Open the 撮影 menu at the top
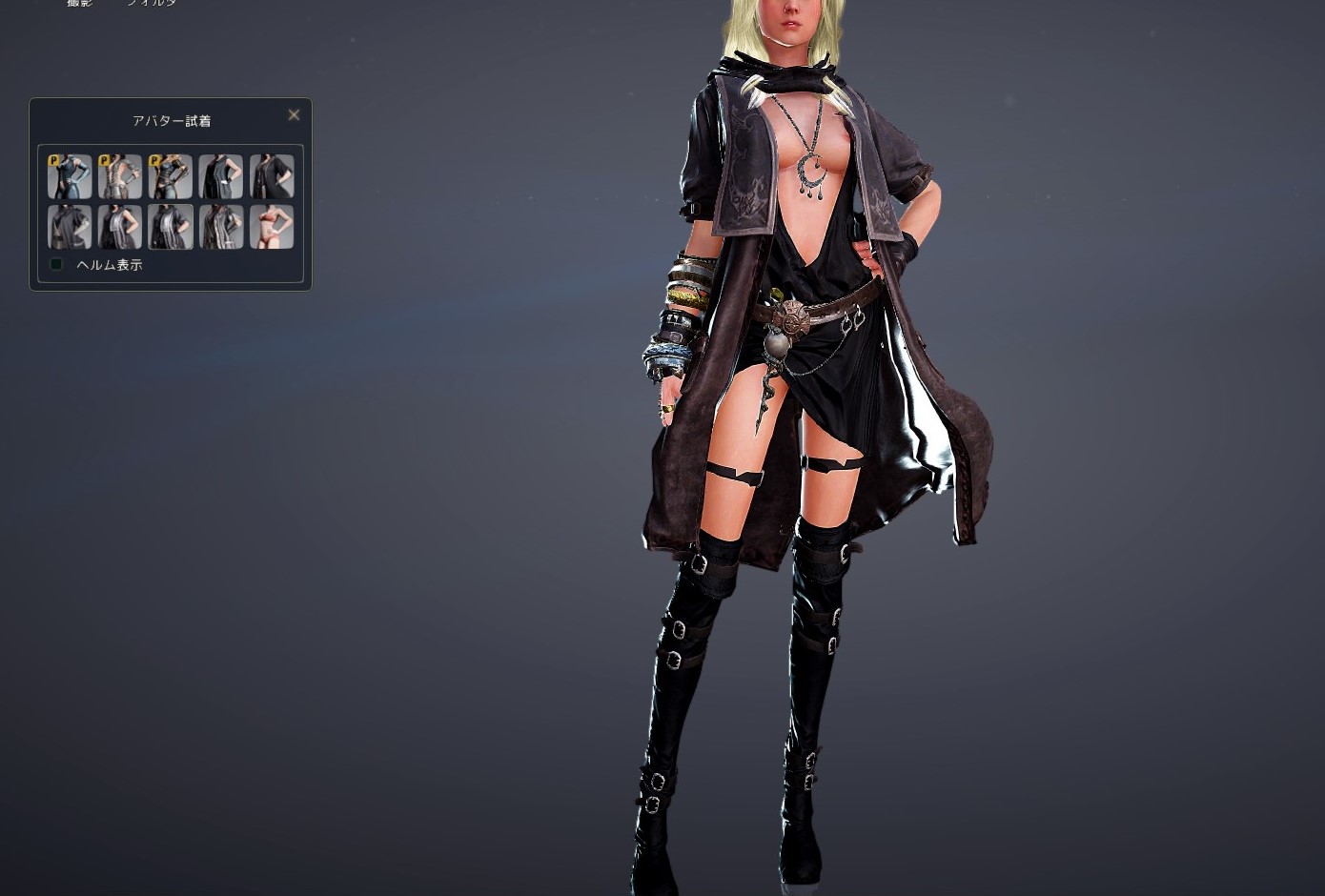 coord(80,5)
